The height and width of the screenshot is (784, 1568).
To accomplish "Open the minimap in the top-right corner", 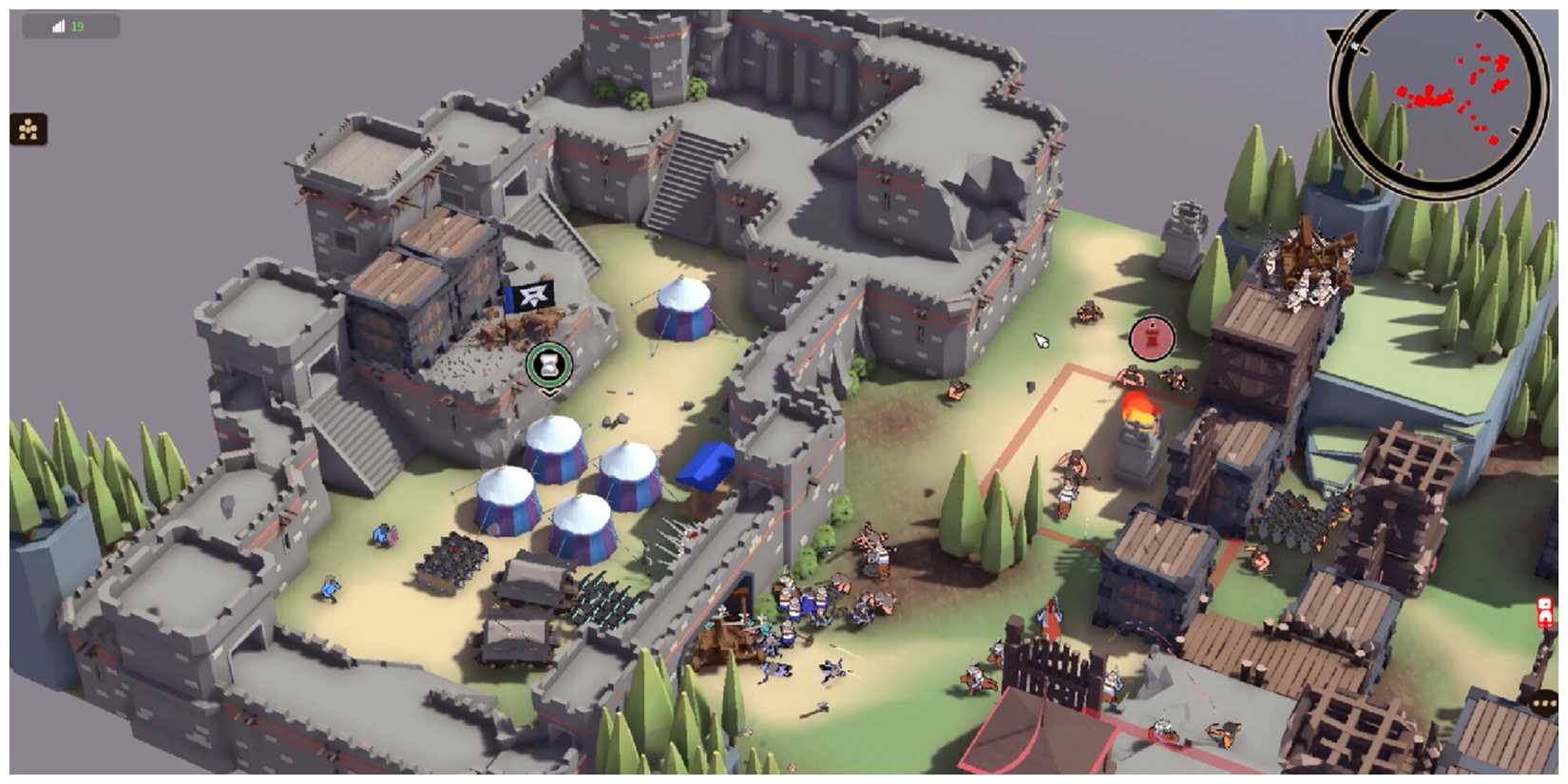I will (1444, 100).
